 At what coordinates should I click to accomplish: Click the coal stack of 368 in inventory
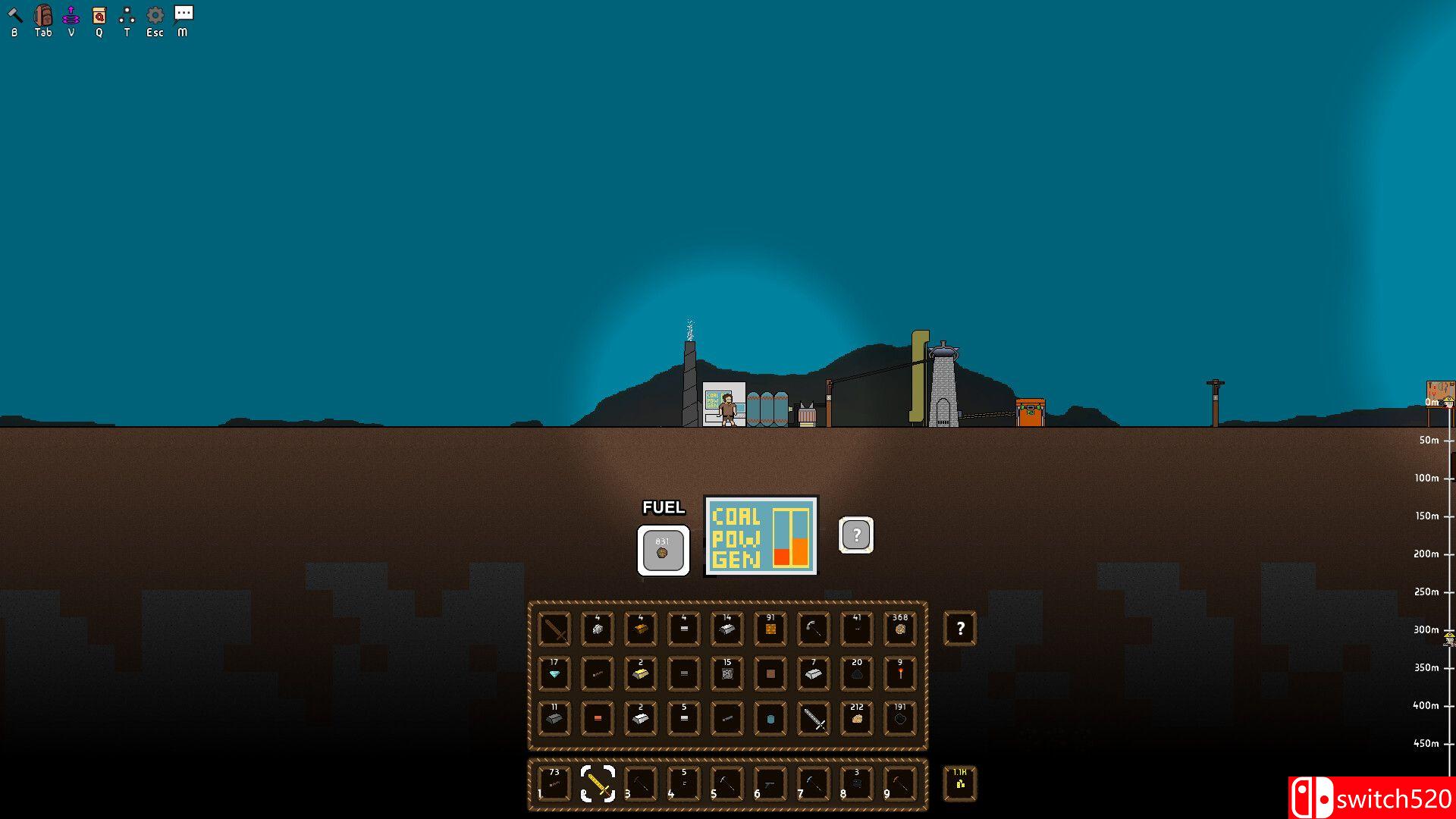click(900, 629)
